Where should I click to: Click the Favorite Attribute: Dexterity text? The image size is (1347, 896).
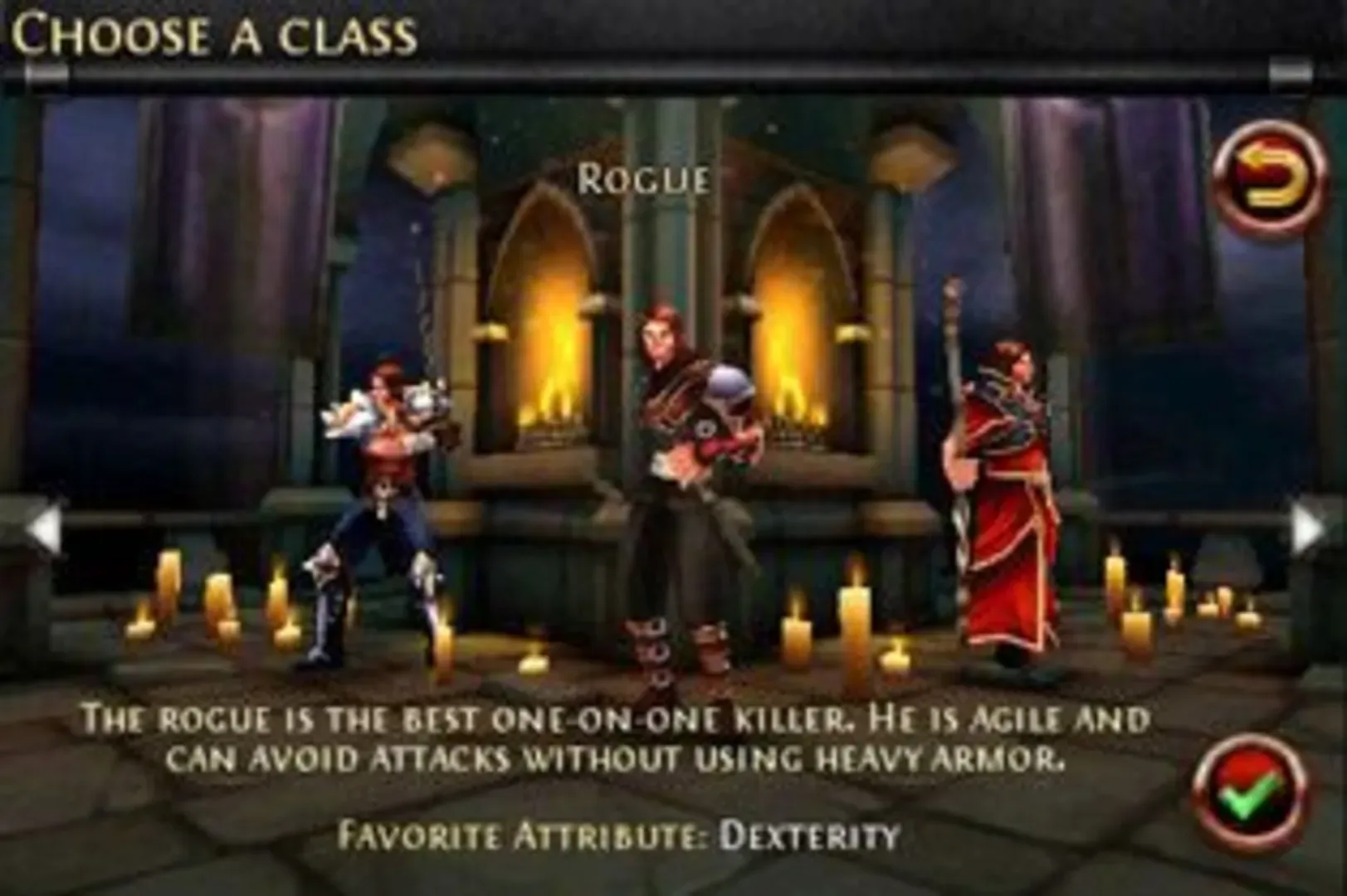click(622, 834)
